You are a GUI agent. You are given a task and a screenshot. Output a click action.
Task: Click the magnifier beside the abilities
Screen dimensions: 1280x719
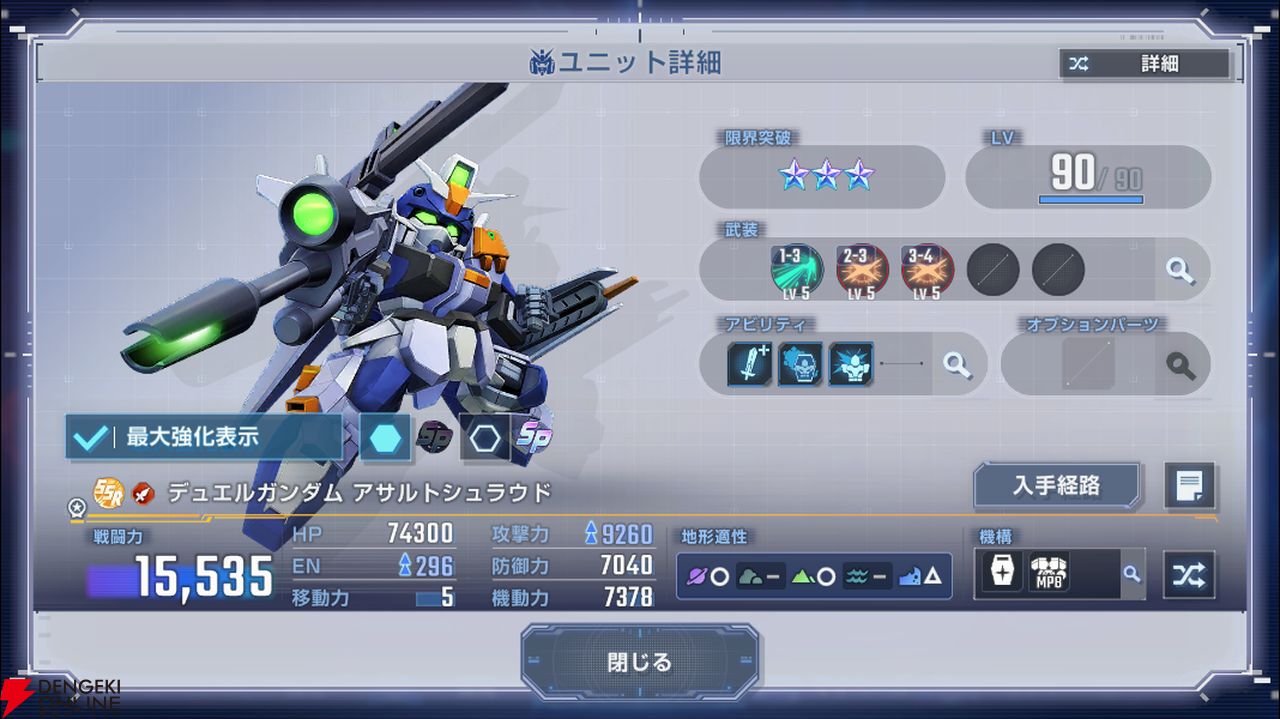point(957,364)
